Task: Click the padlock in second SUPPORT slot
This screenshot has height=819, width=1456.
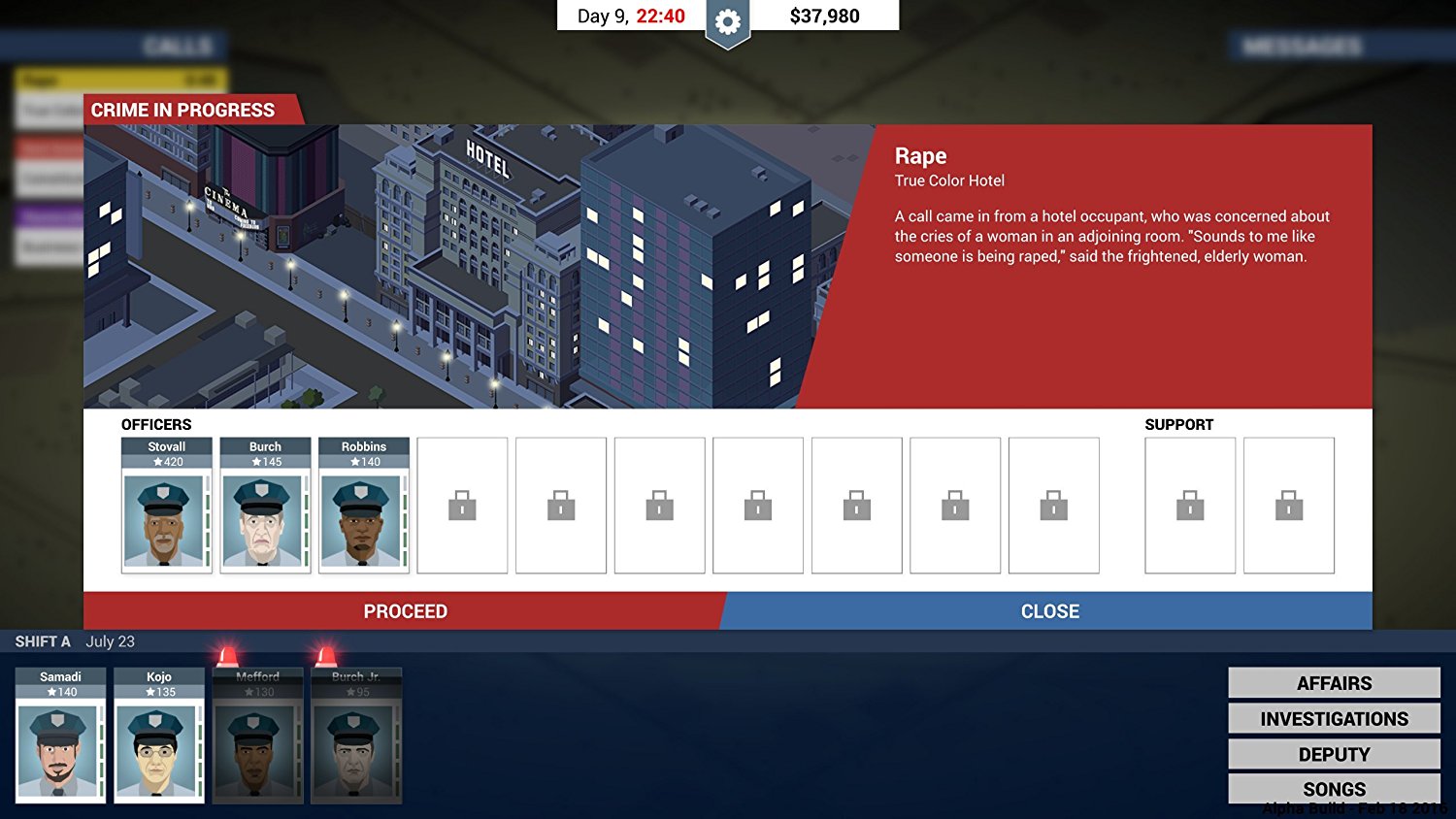Action: tap(1289, 506)
